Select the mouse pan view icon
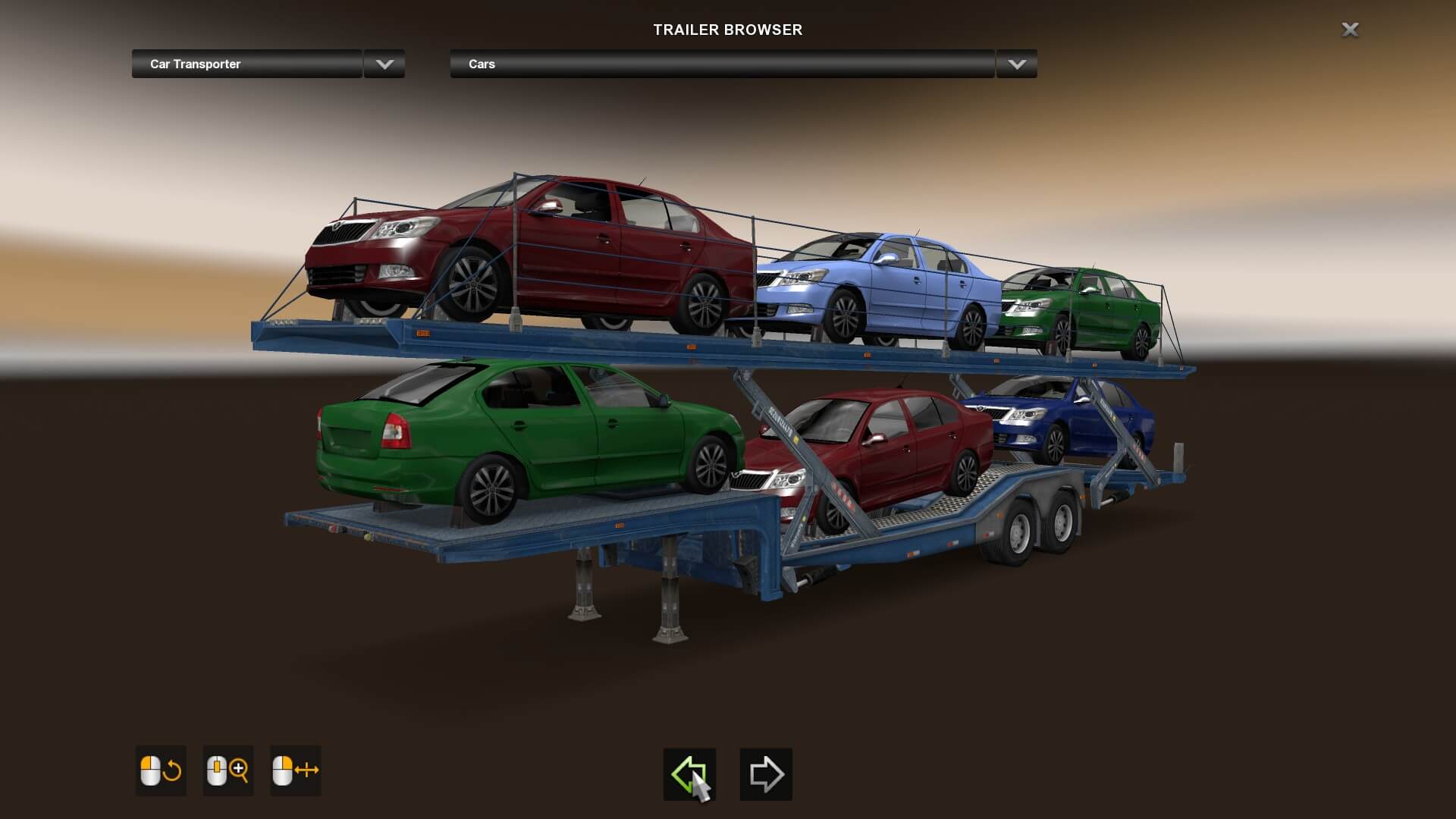 pos(295,770)
